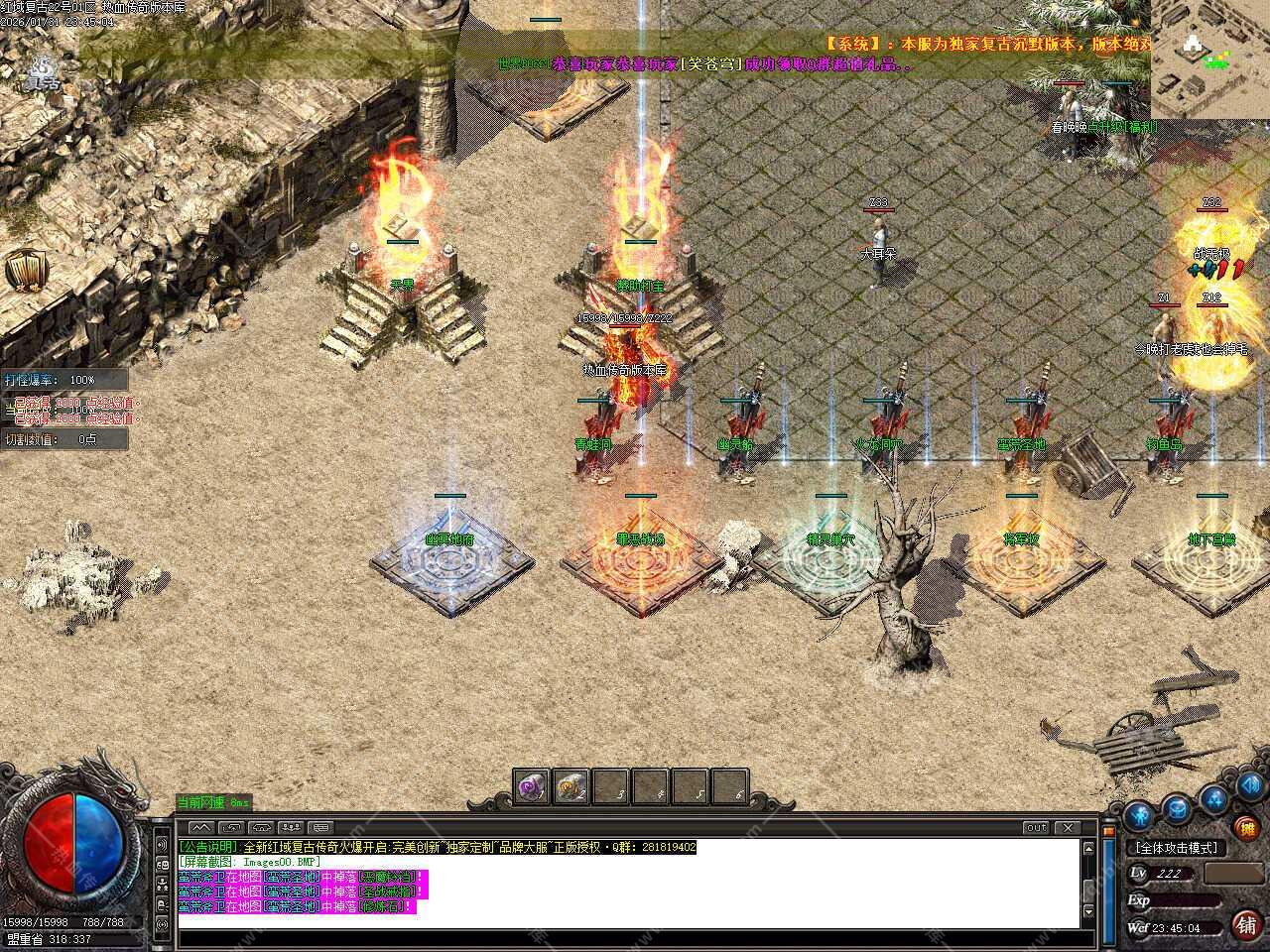Click the 复活 revive icon
Image resolution: width=1270 pixels, height=952 pixels.
tap(42, 72)
